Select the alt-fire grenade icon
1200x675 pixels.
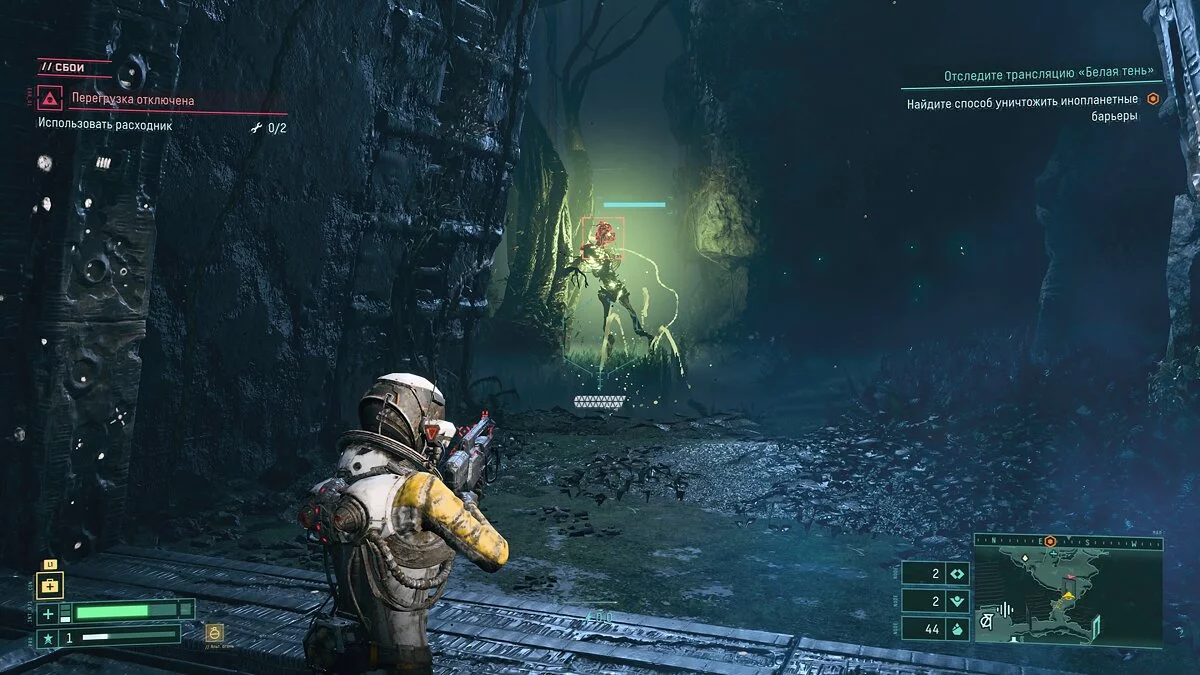[213, 632]
